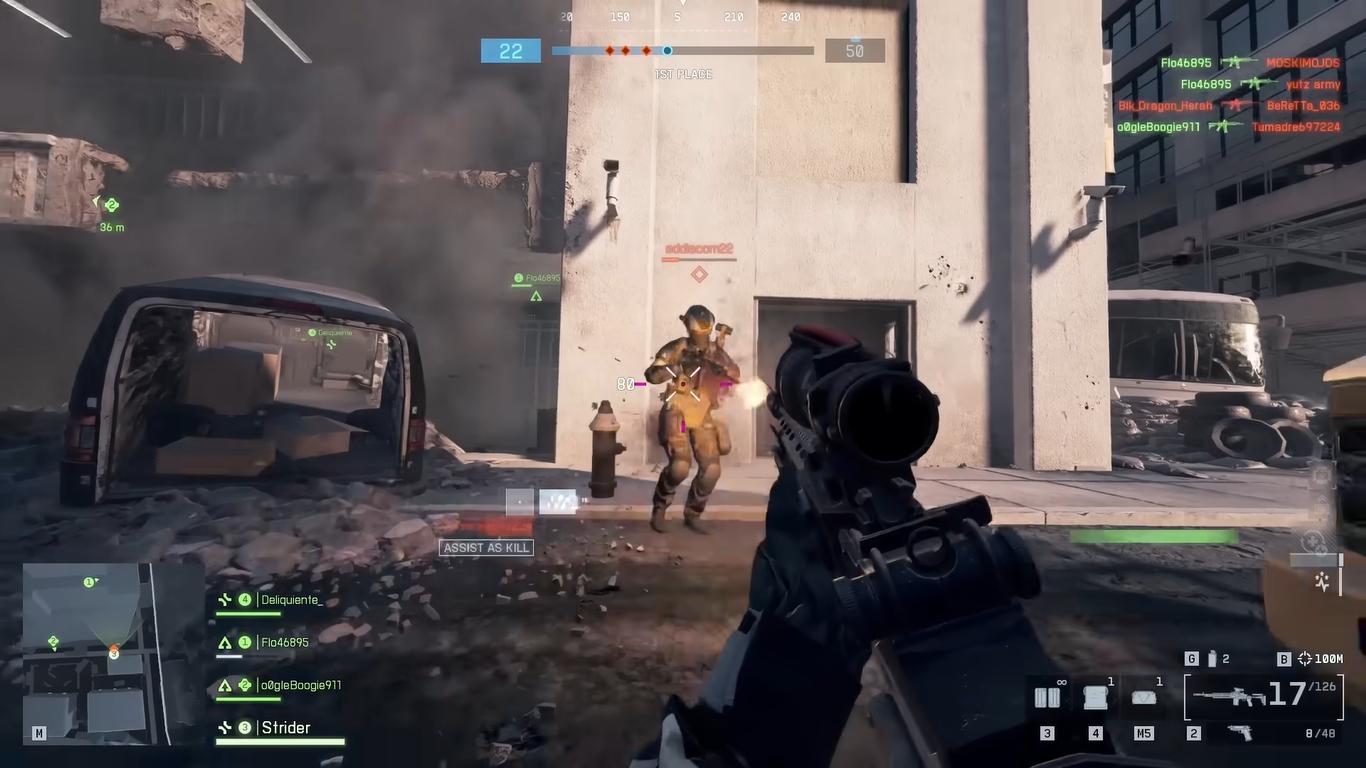The width and height of the screenshot is (1366, 768).
Task: Select squadmate Deliquiente_ in the squad list
Action: [290, 600]
